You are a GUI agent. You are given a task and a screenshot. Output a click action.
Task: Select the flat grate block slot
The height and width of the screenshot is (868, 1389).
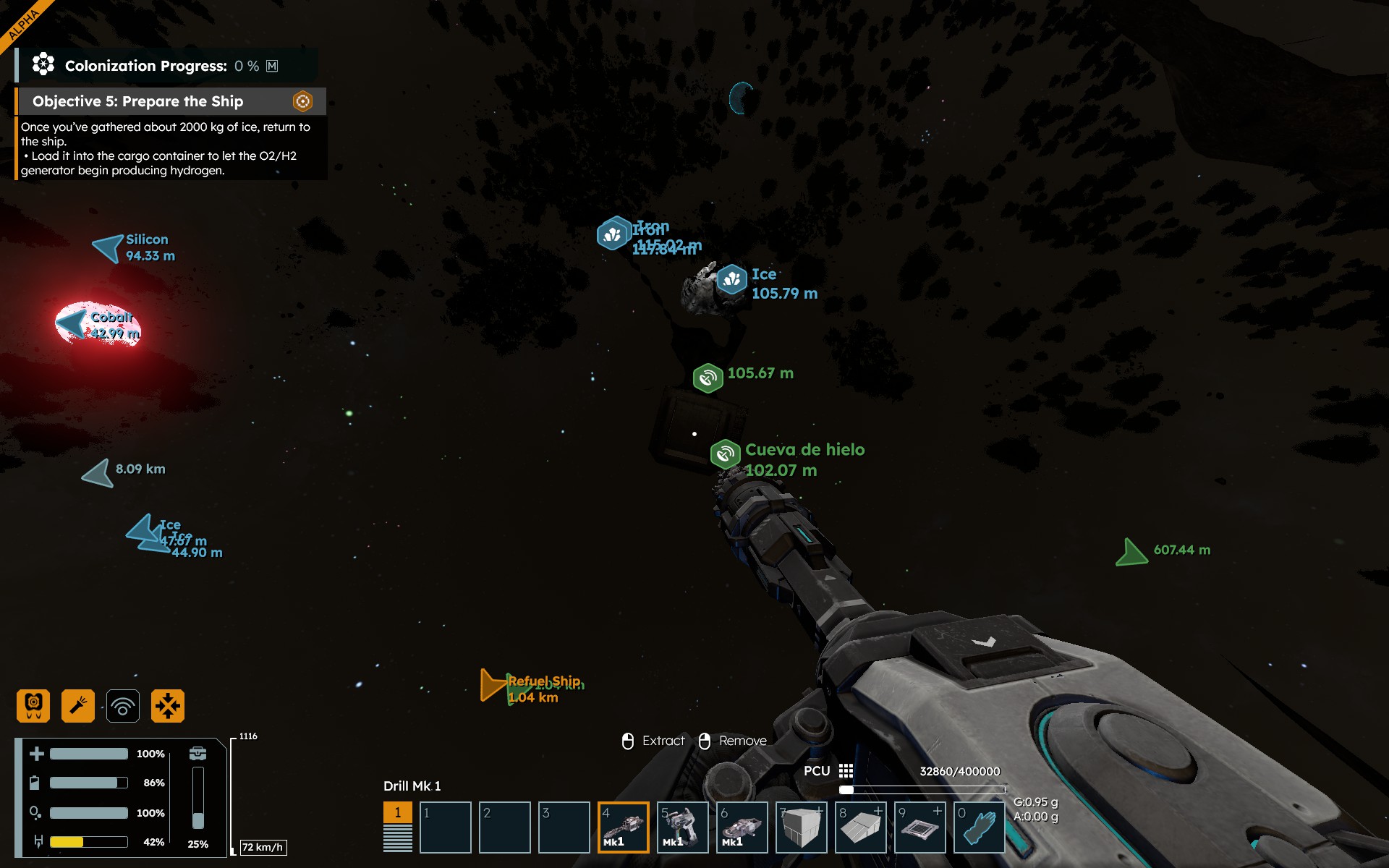[919, 827]
